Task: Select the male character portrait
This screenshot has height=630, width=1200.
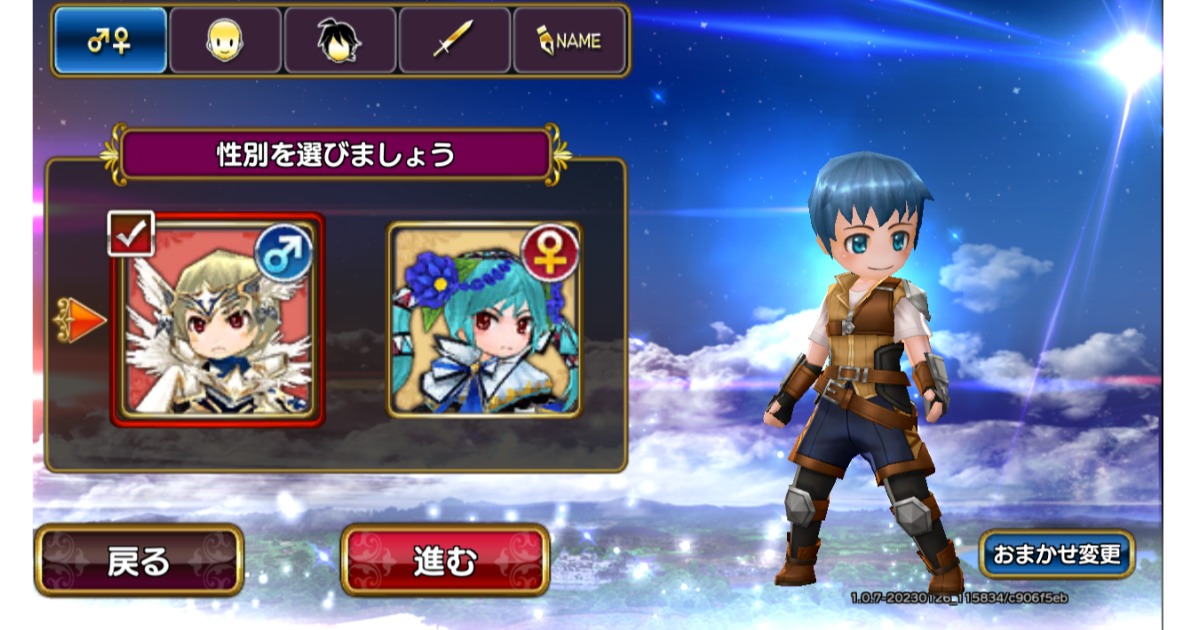Action: point(217,320)
